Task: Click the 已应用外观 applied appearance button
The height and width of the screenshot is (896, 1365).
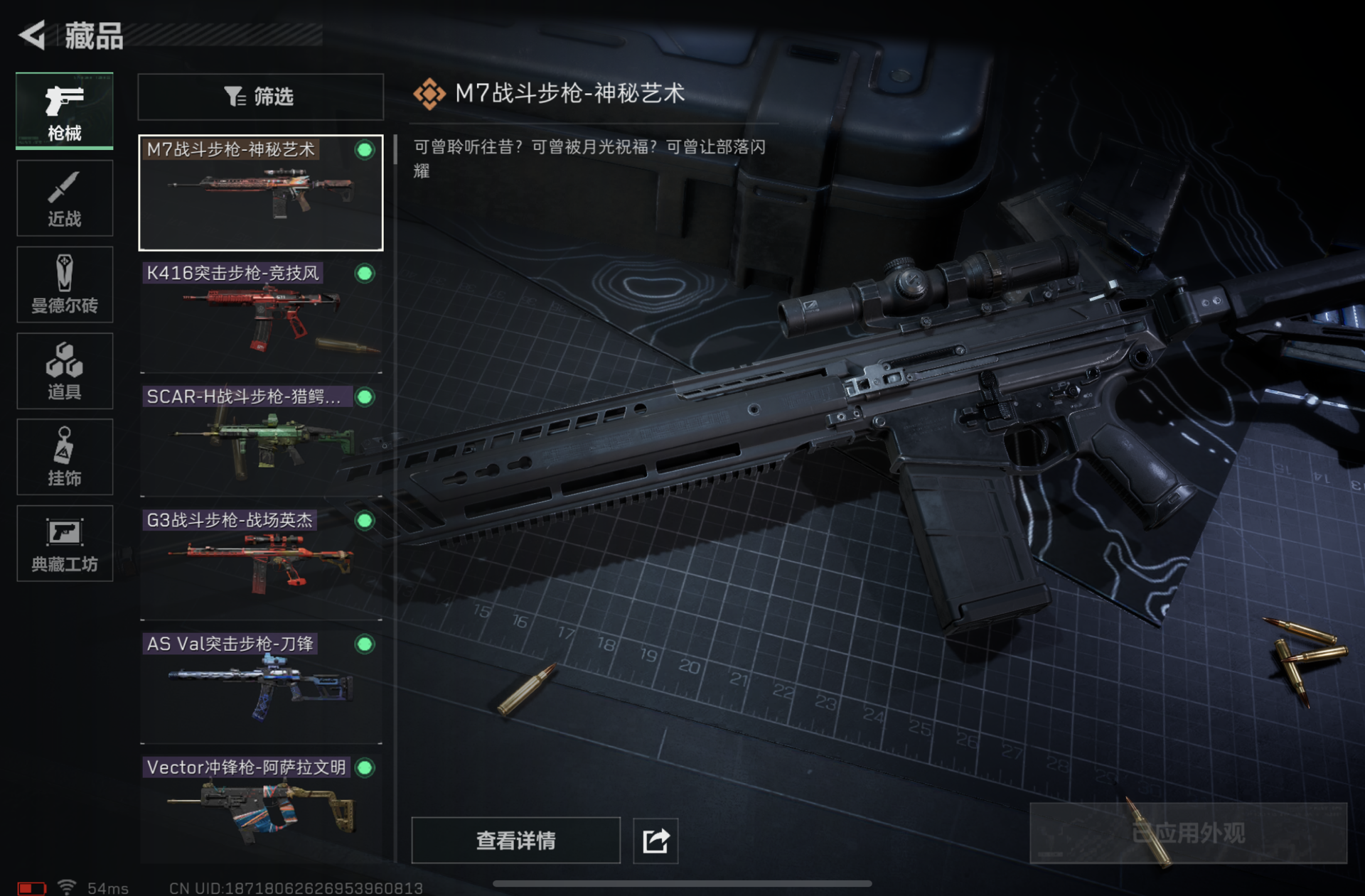Action: coord(1188,833)
